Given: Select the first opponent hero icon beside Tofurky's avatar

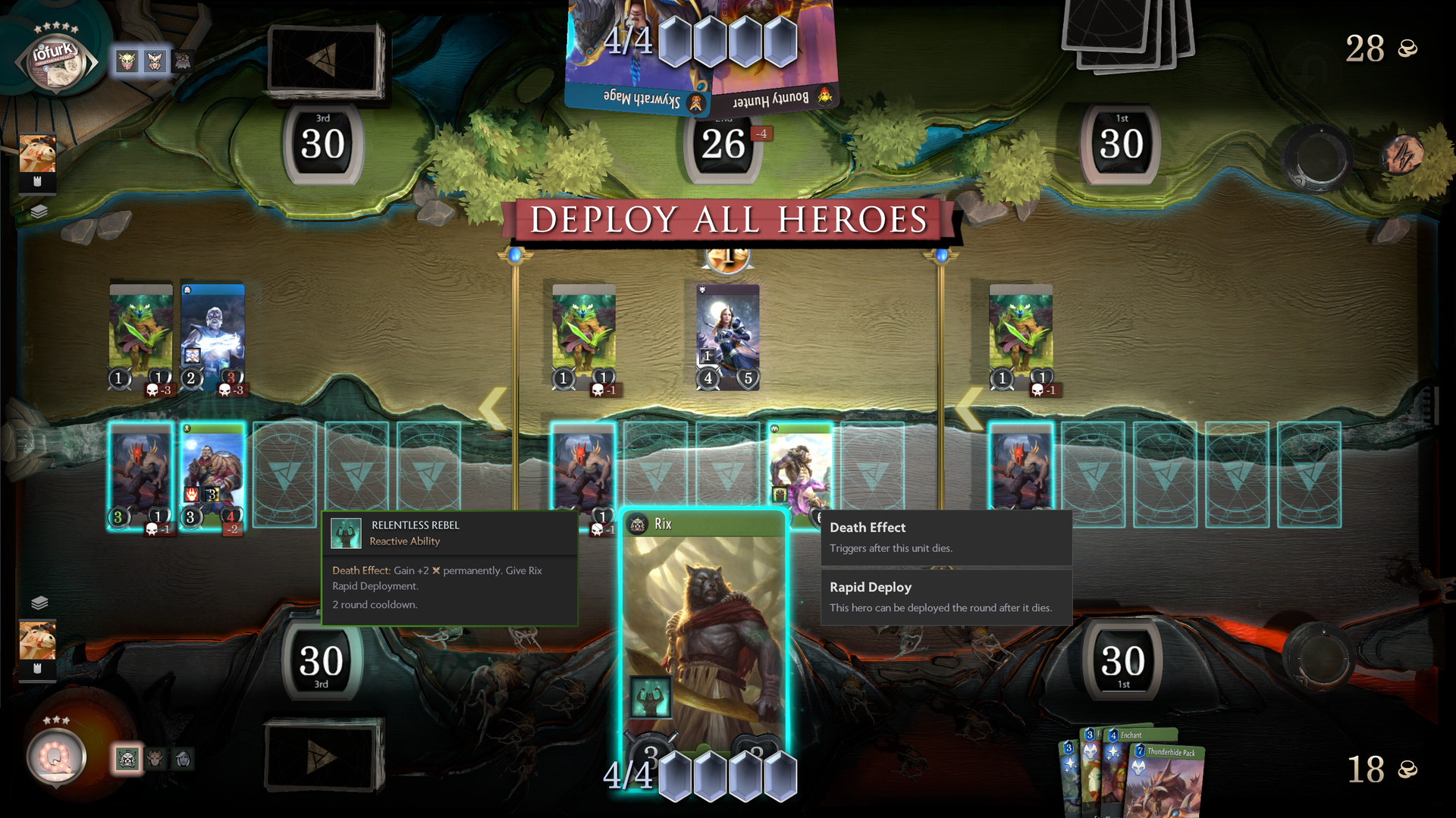Looking at the screenshot, I should pos(127,62).
